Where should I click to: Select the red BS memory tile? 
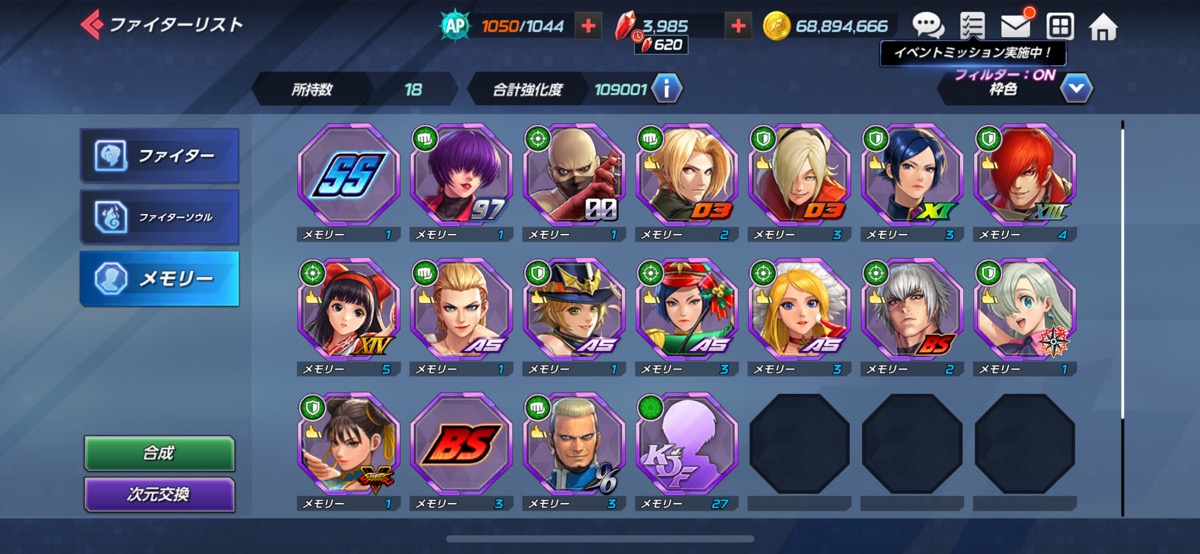tap(461, 442)
